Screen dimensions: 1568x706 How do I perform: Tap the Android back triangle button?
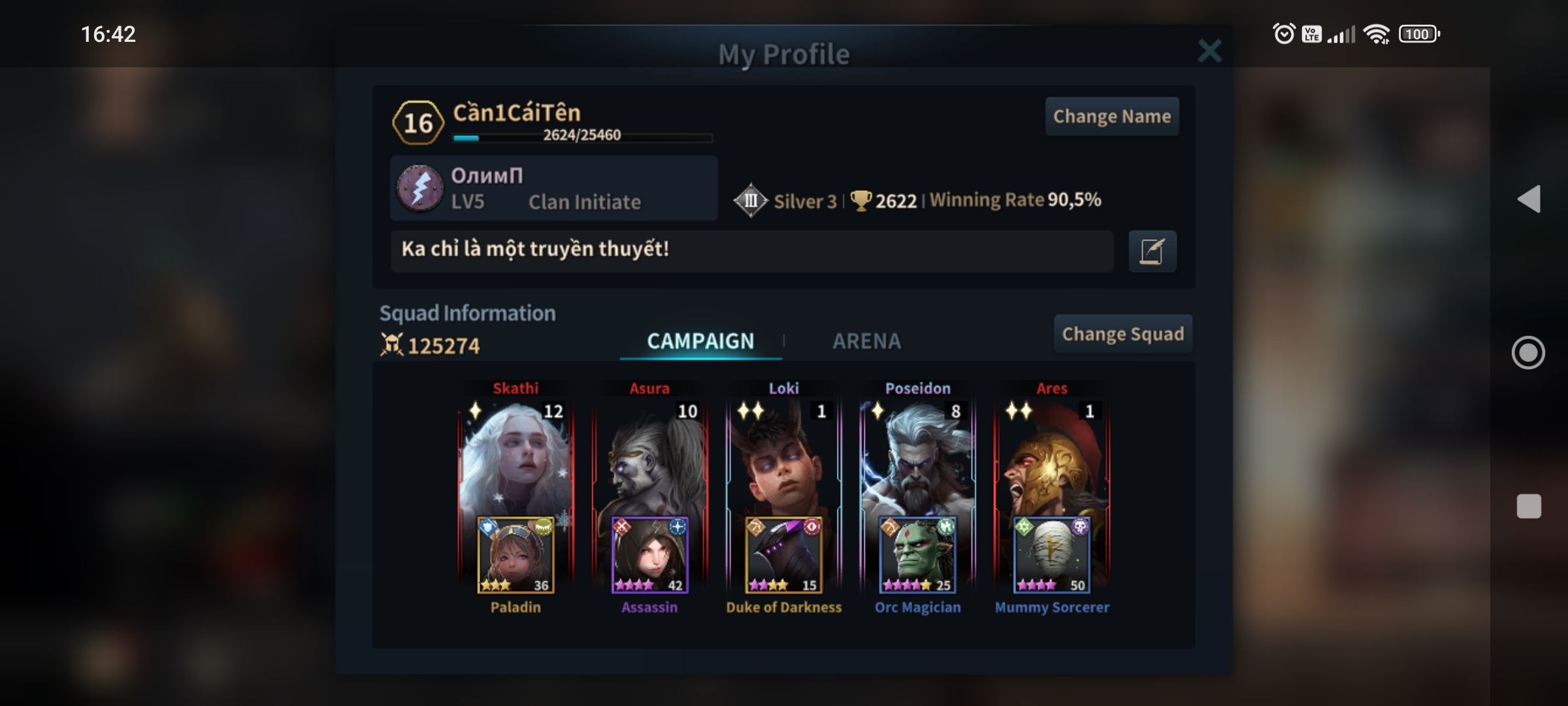coord(1529,199)
